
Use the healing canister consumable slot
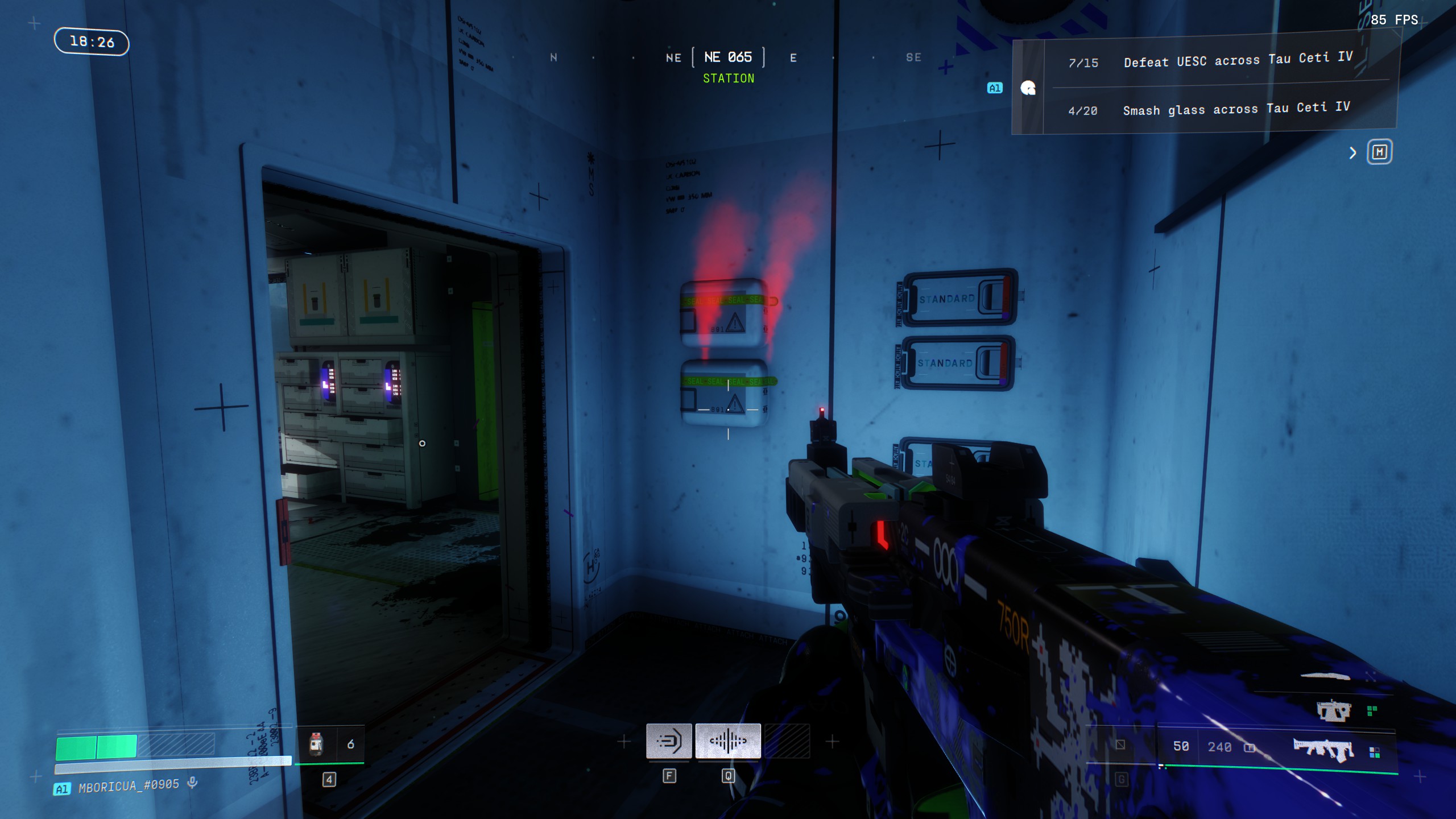click(317, 744)
